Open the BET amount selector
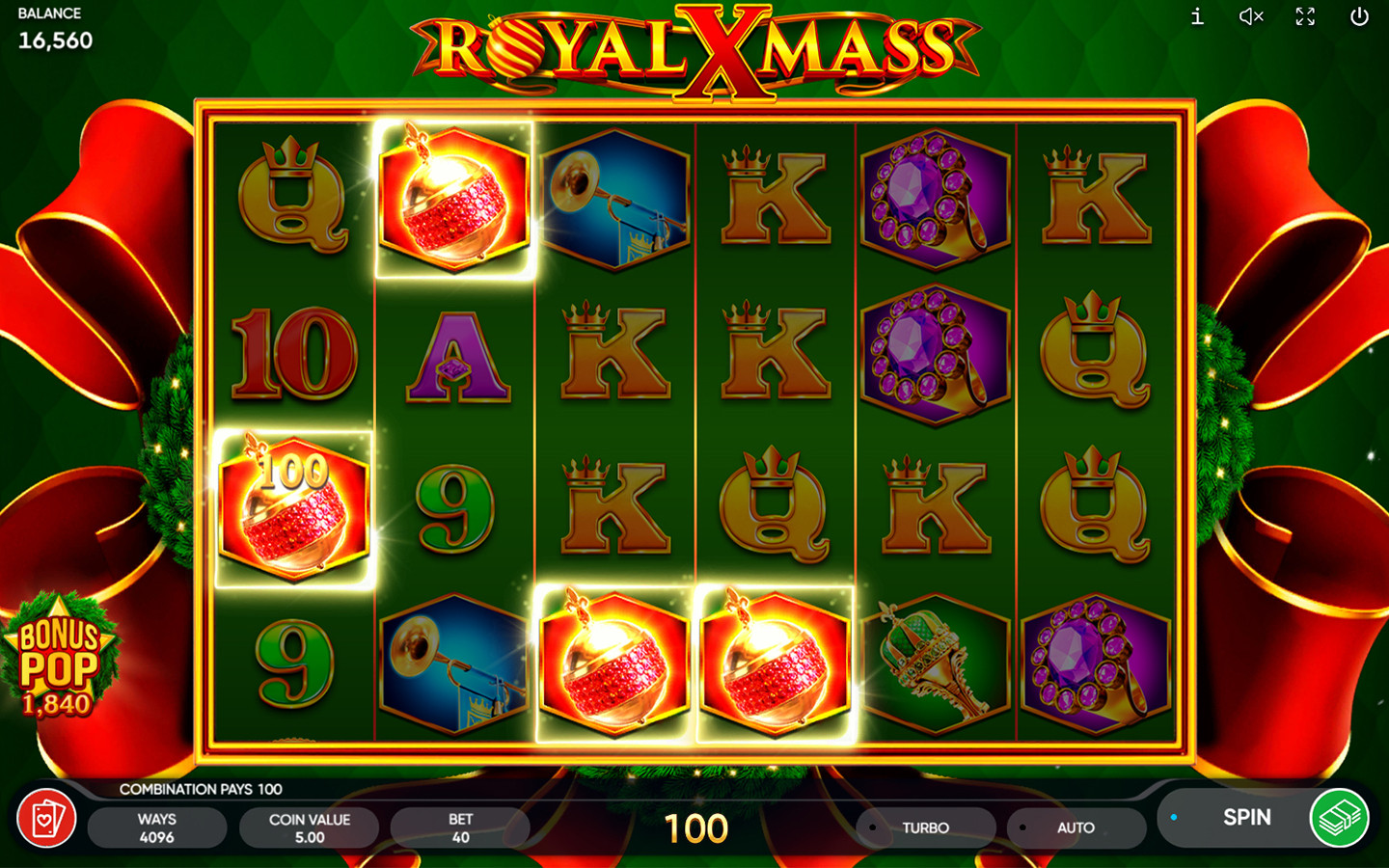The image size is (1389, 868). [x=460, y=827]
